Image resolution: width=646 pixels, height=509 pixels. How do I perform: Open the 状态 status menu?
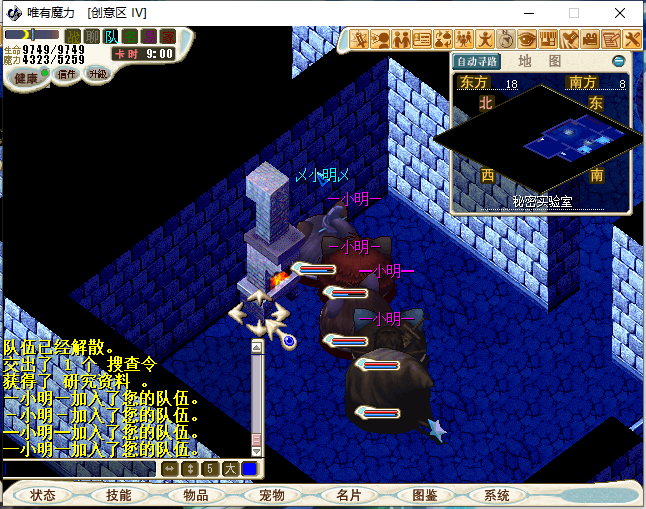point(43,495)
